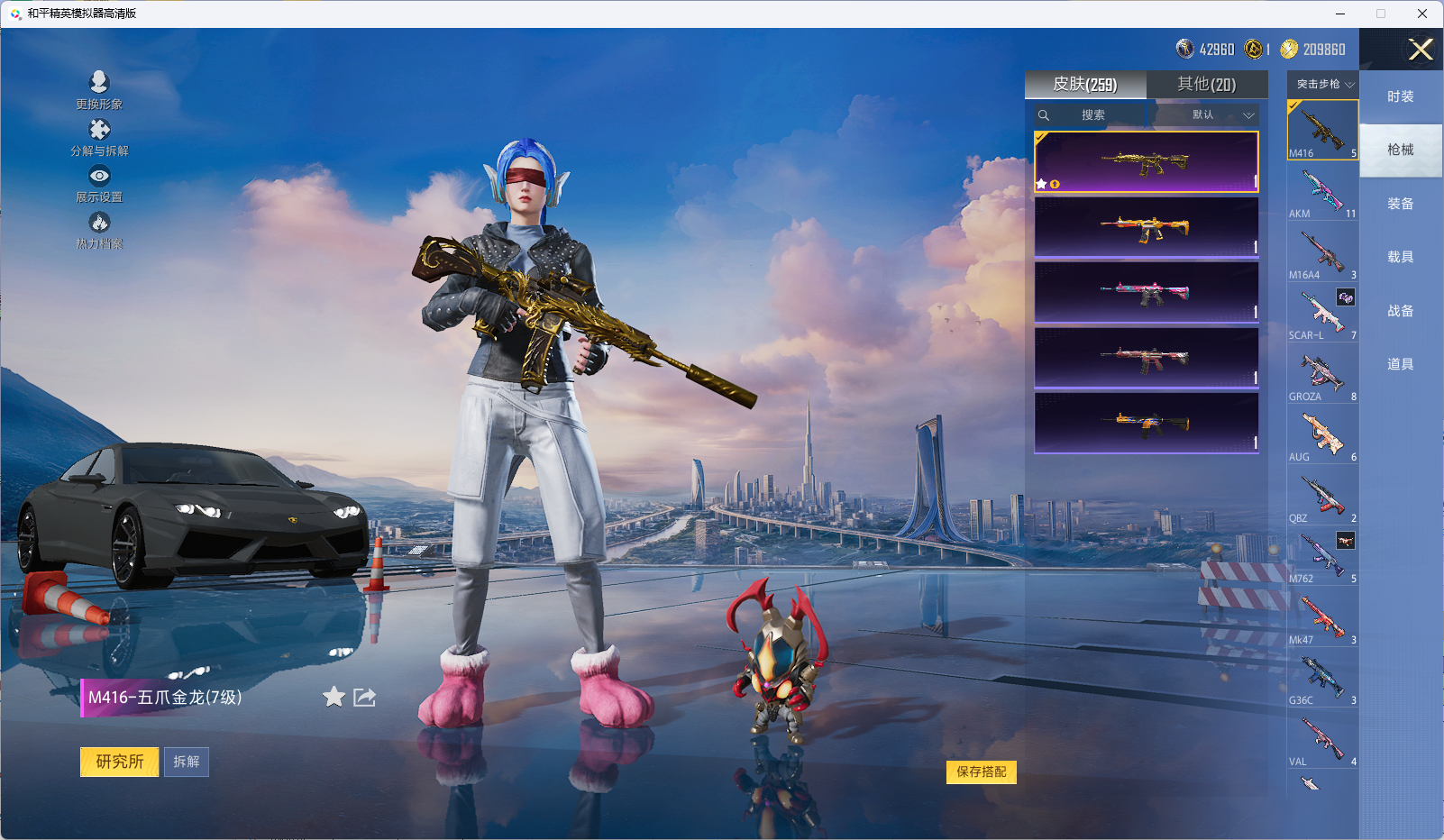Save loadout with 保存搭配 button
This screenshot has width=1444, height=840.
[981, 772]
